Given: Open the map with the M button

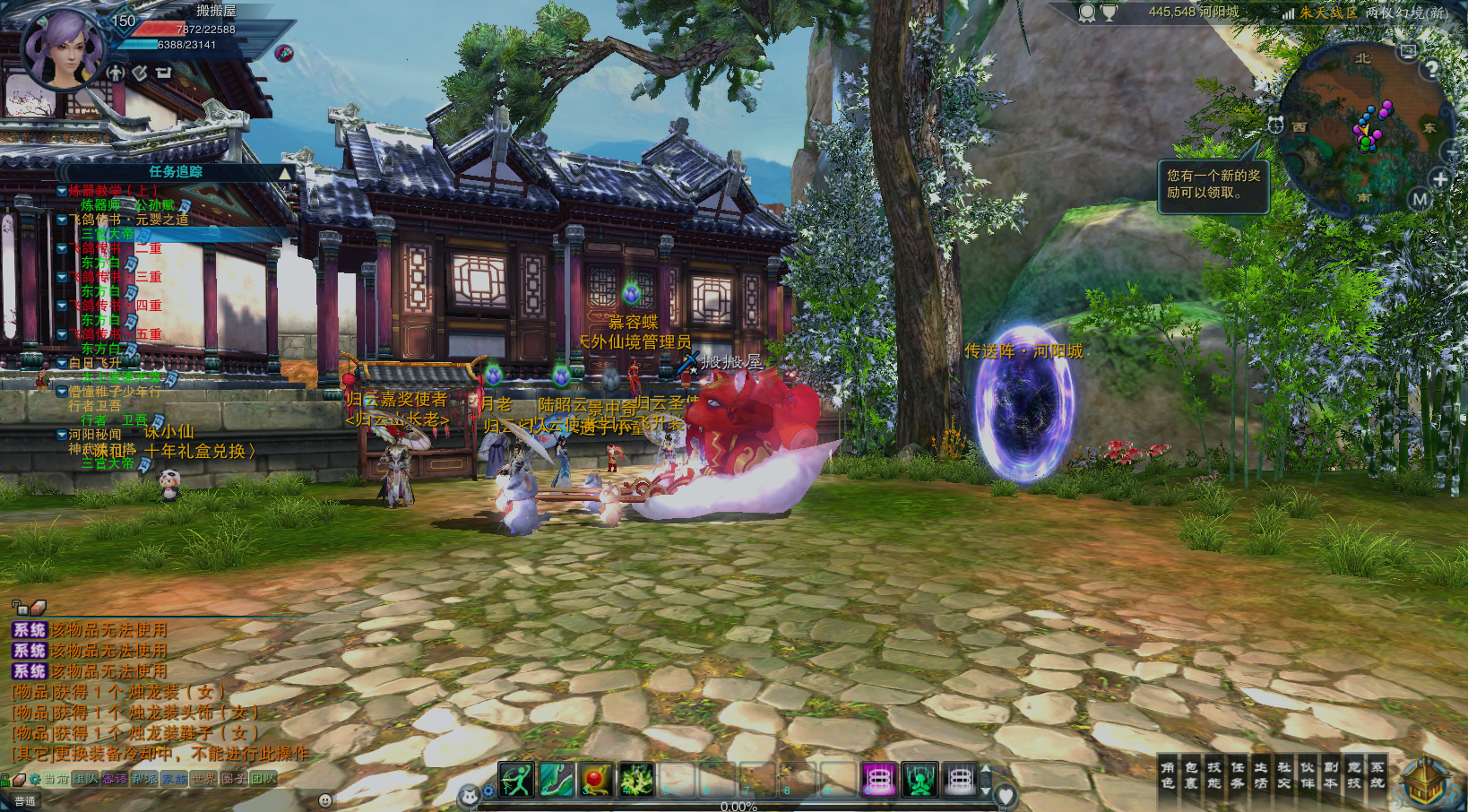Looking at the screenshot, I should pos(1419,199).
